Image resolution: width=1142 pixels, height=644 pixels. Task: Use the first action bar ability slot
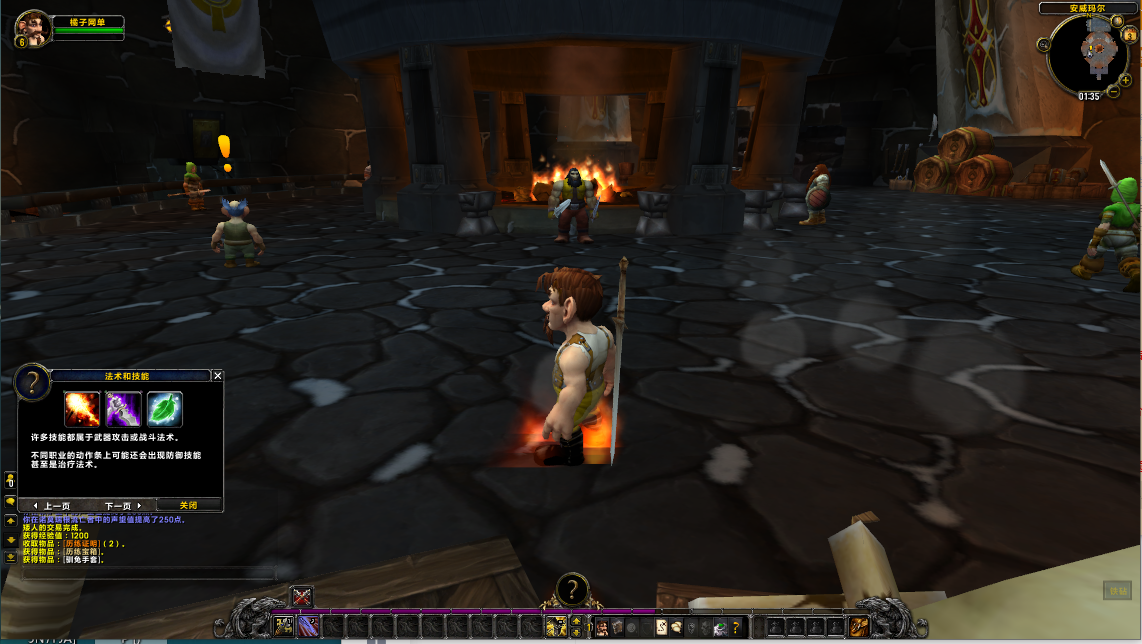click(x=284, y=627)
